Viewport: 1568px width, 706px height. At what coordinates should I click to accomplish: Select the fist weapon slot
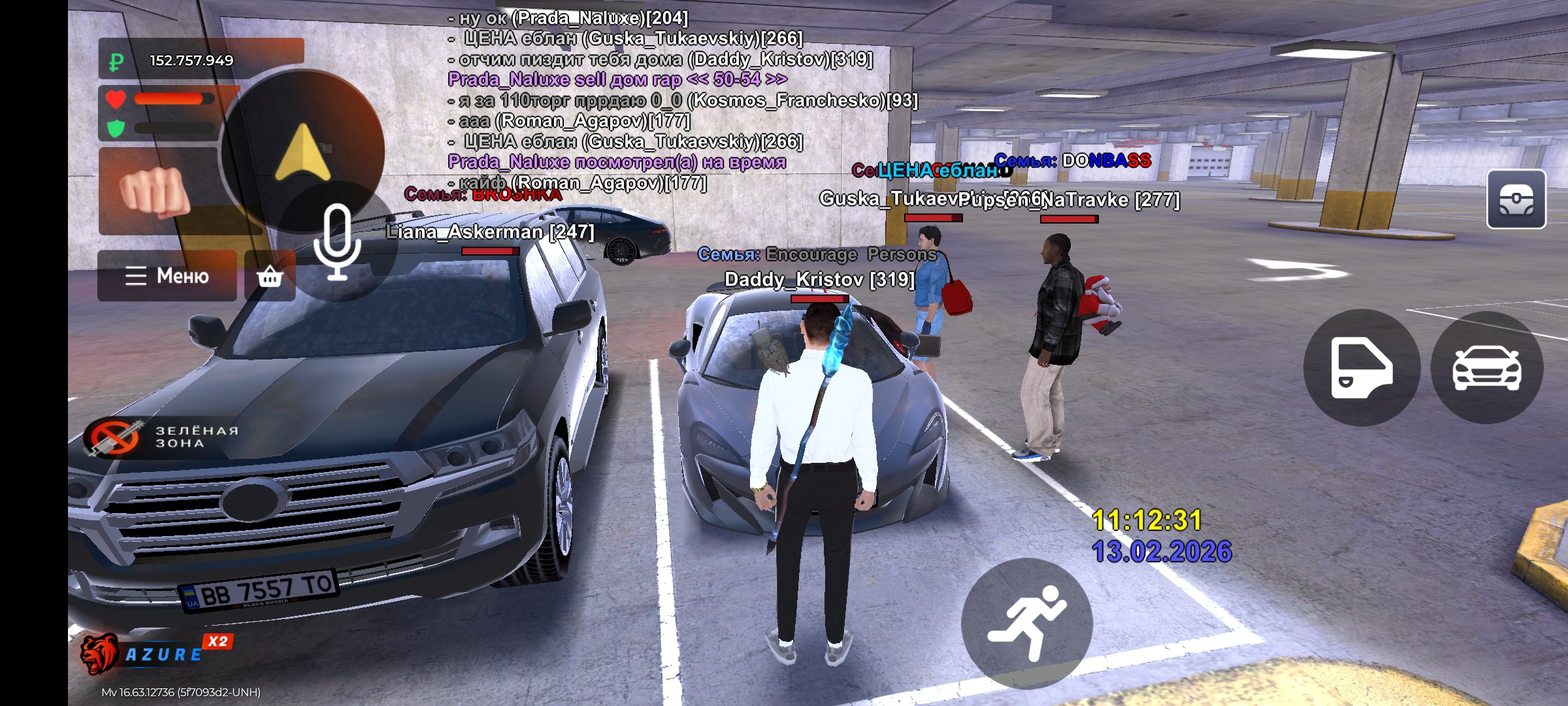coord(157,191)
